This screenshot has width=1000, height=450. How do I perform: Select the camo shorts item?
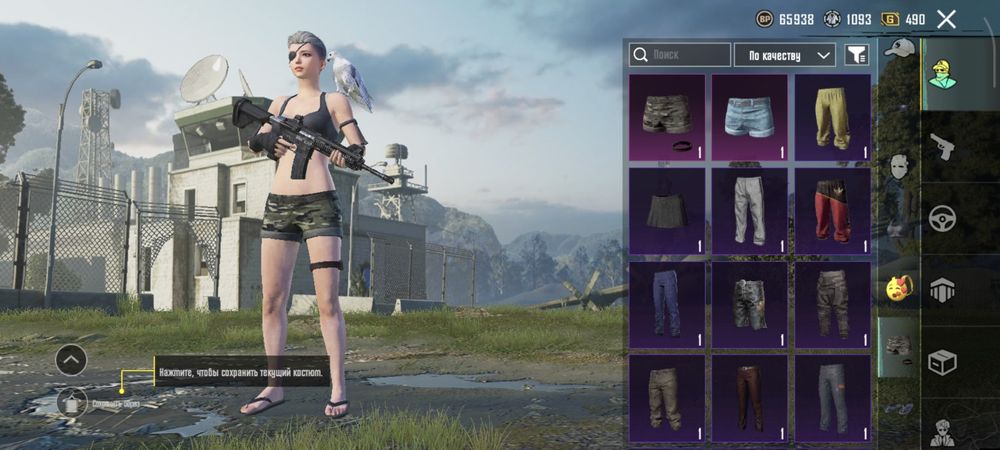click(x=667, y=117)
